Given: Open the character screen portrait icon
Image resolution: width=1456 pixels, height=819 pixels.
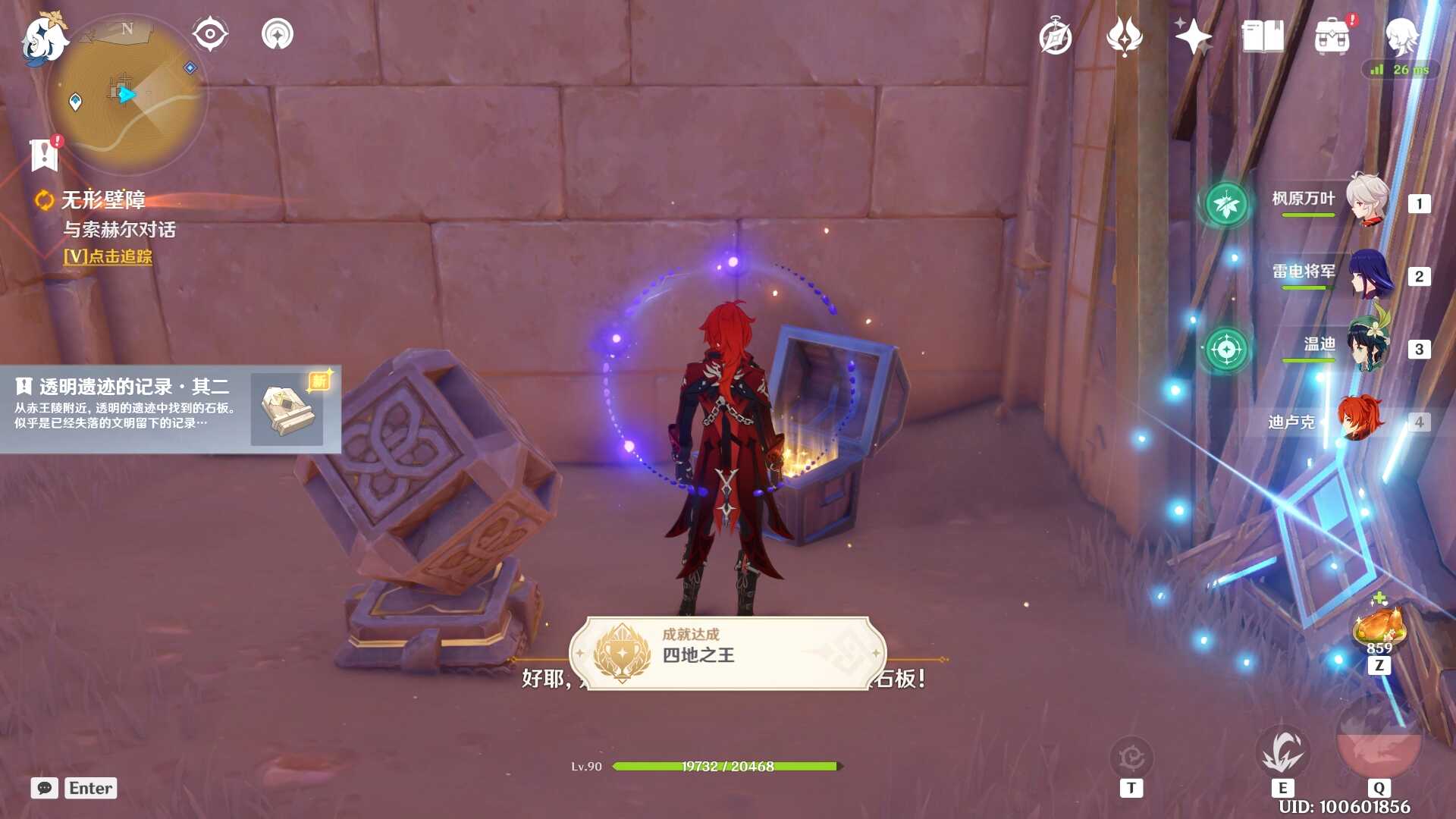Looking at the screenshot, I should pyautogui.click(x=1401, y=36).
